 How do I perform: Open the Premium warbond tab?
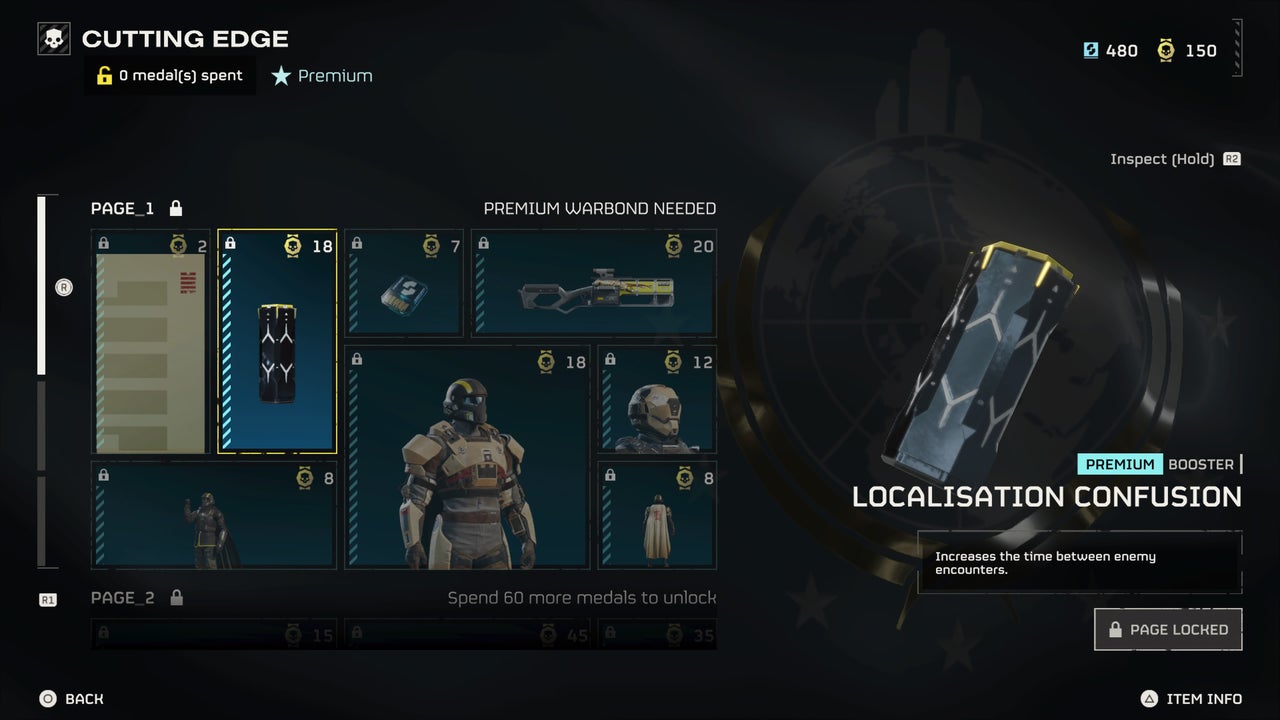[x=321, y=75]
